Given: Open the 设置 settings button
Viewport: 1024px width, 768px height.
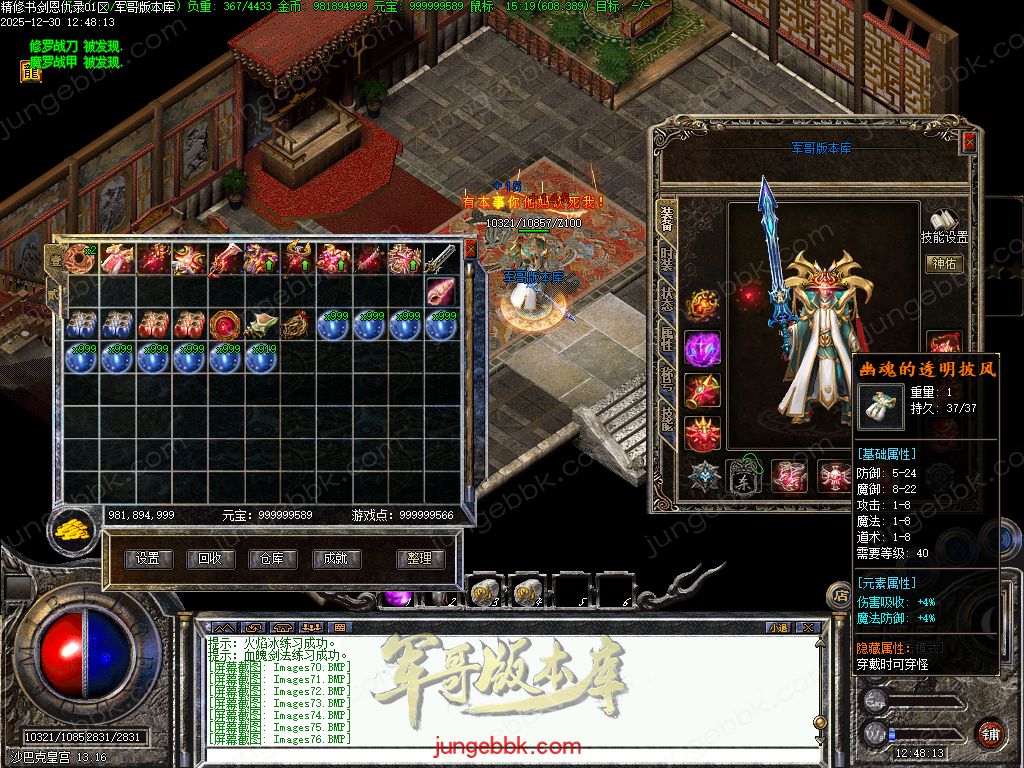Looking at the screenshot, I should (149, 559).
